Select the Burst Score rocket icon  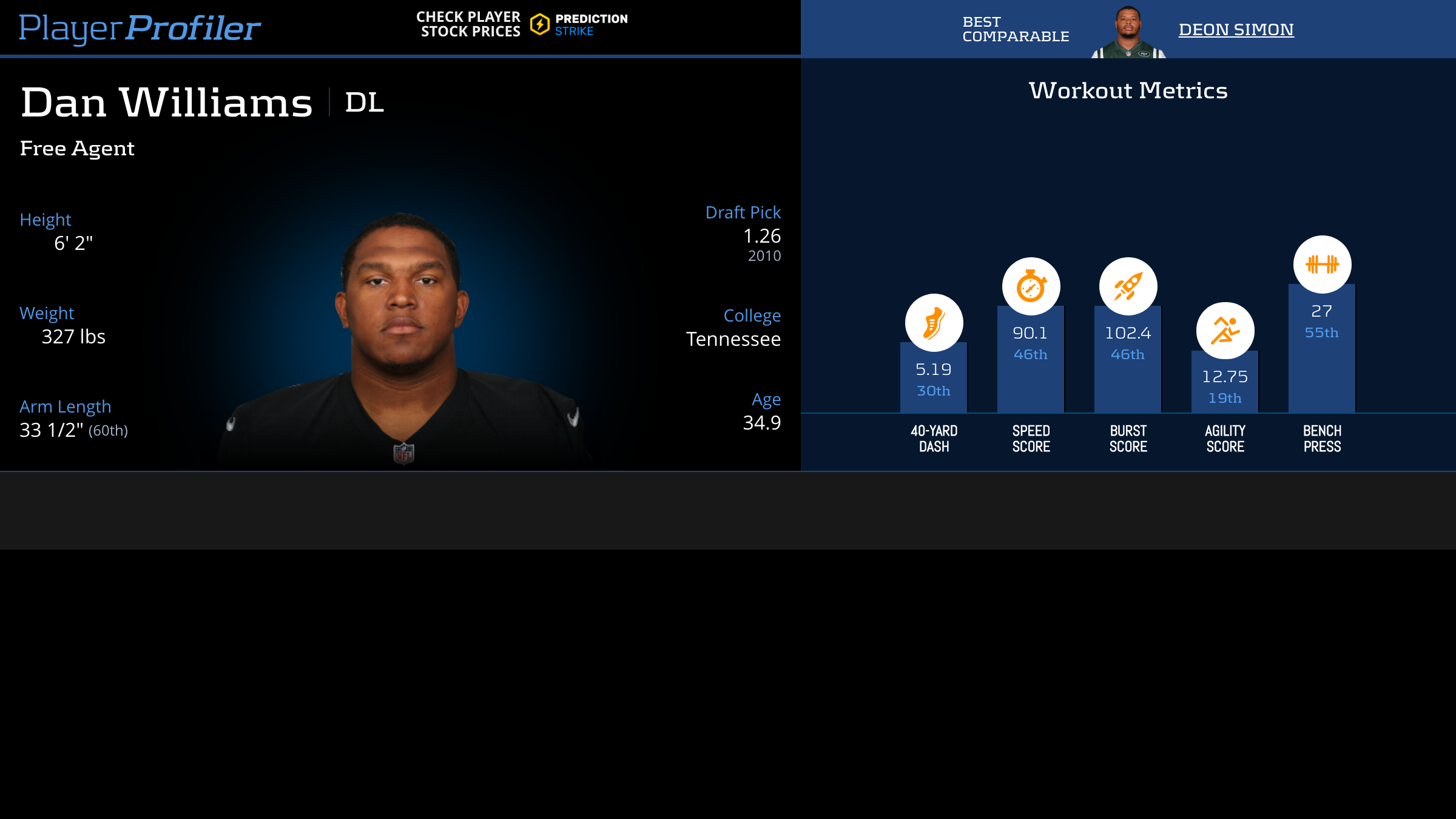1128,286
